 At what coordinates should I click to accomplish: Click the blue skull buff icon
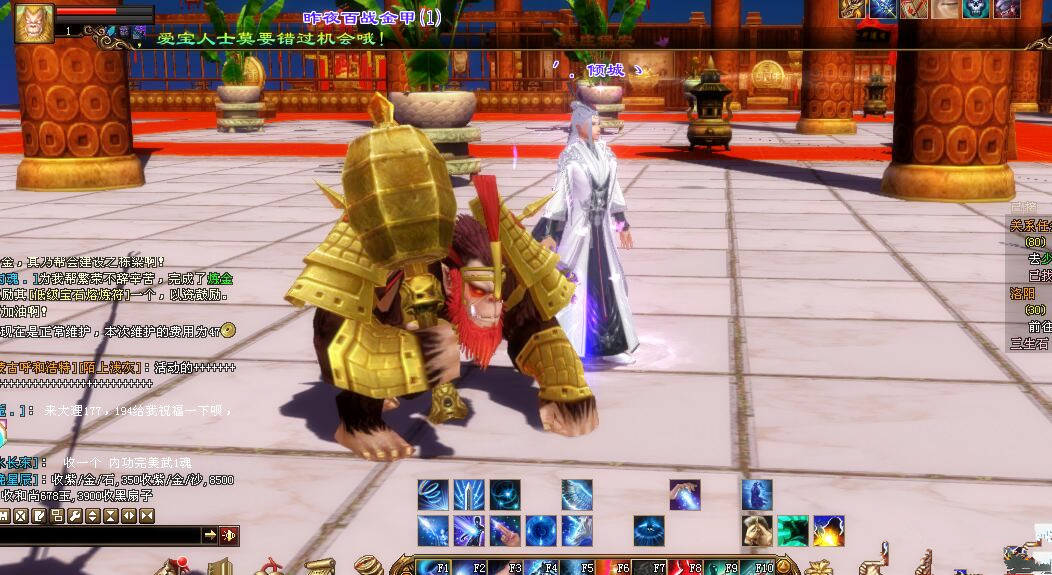[x=976, y=9]
